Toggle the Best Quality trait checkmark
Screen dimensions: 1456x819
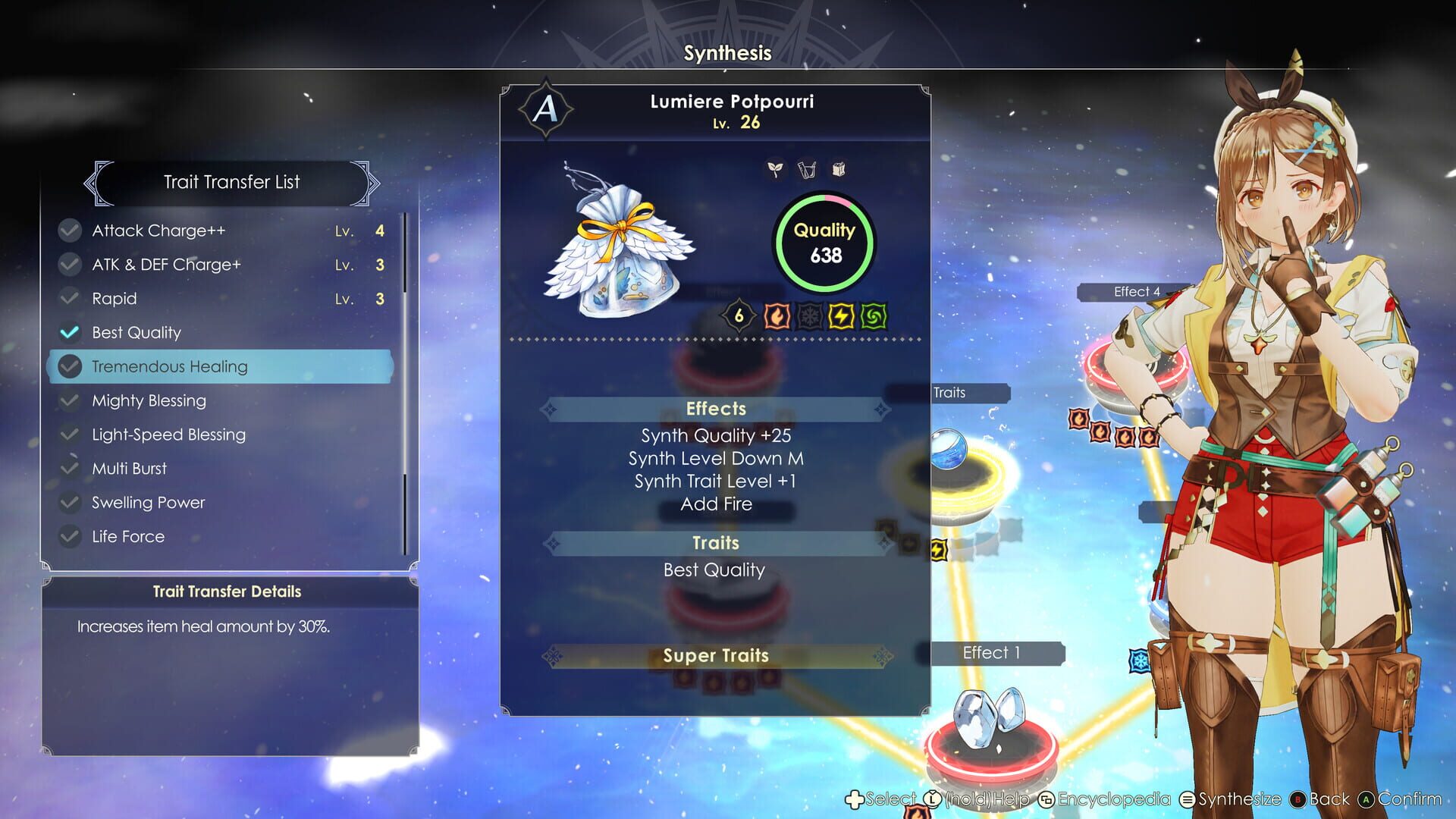coord(69,331)
